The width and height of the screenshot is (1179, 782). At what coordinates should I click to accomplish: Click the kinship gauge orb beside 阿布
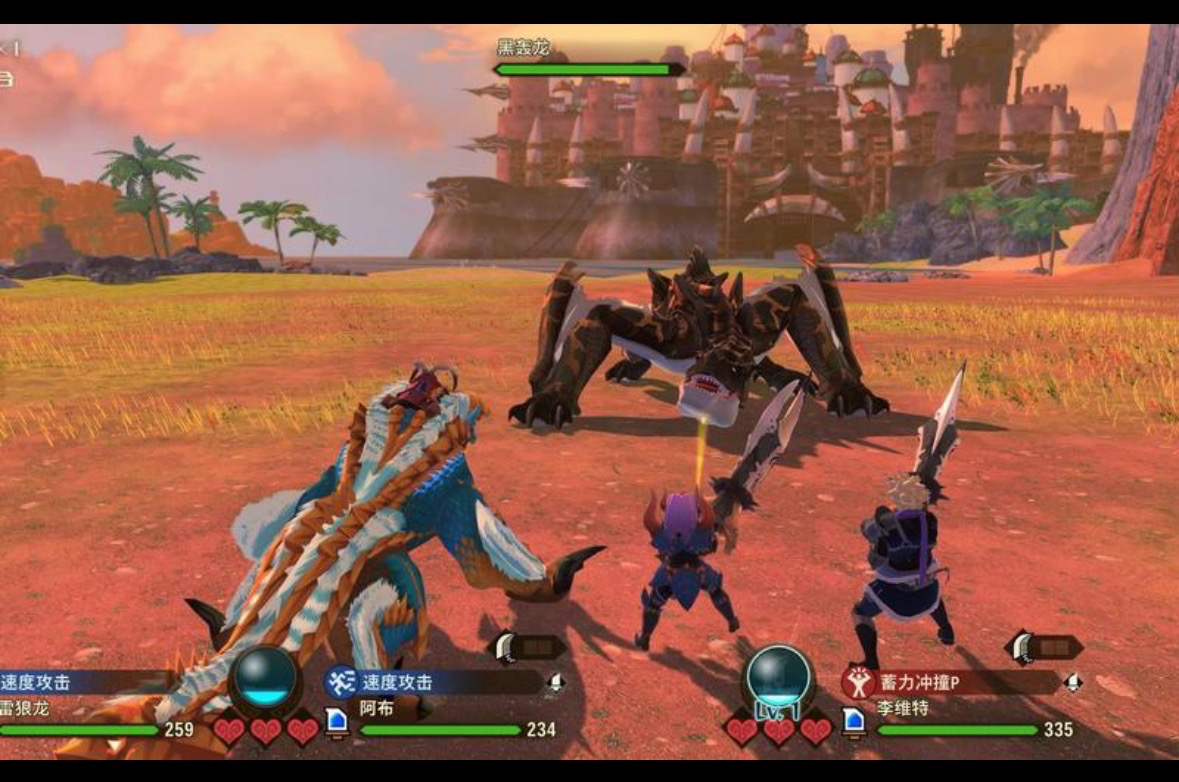pyautogui.click(x=265, y=677)
